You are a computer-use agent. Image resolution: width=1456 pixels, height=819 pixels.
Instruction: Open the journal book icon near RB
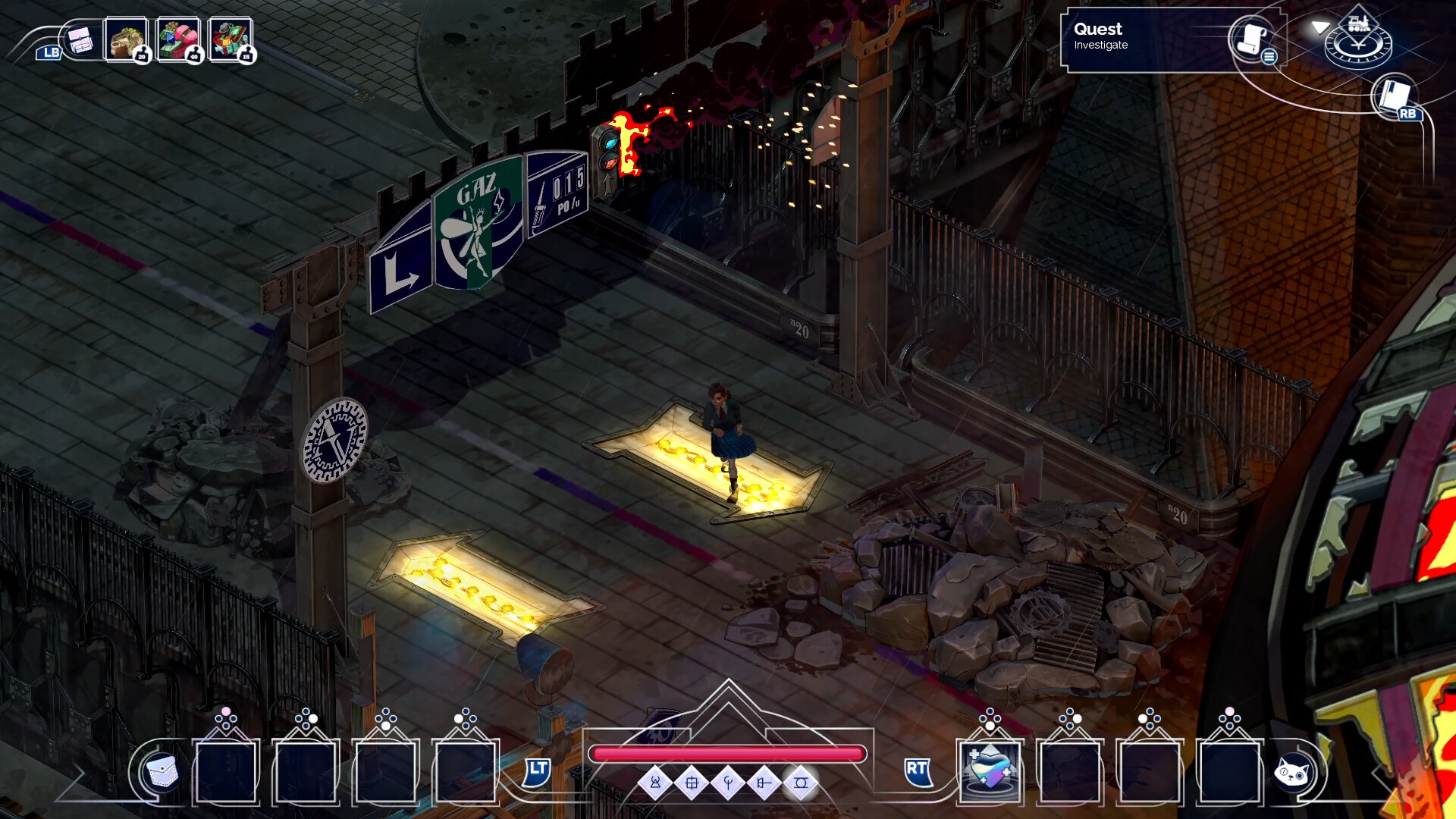pos(1394,97)
